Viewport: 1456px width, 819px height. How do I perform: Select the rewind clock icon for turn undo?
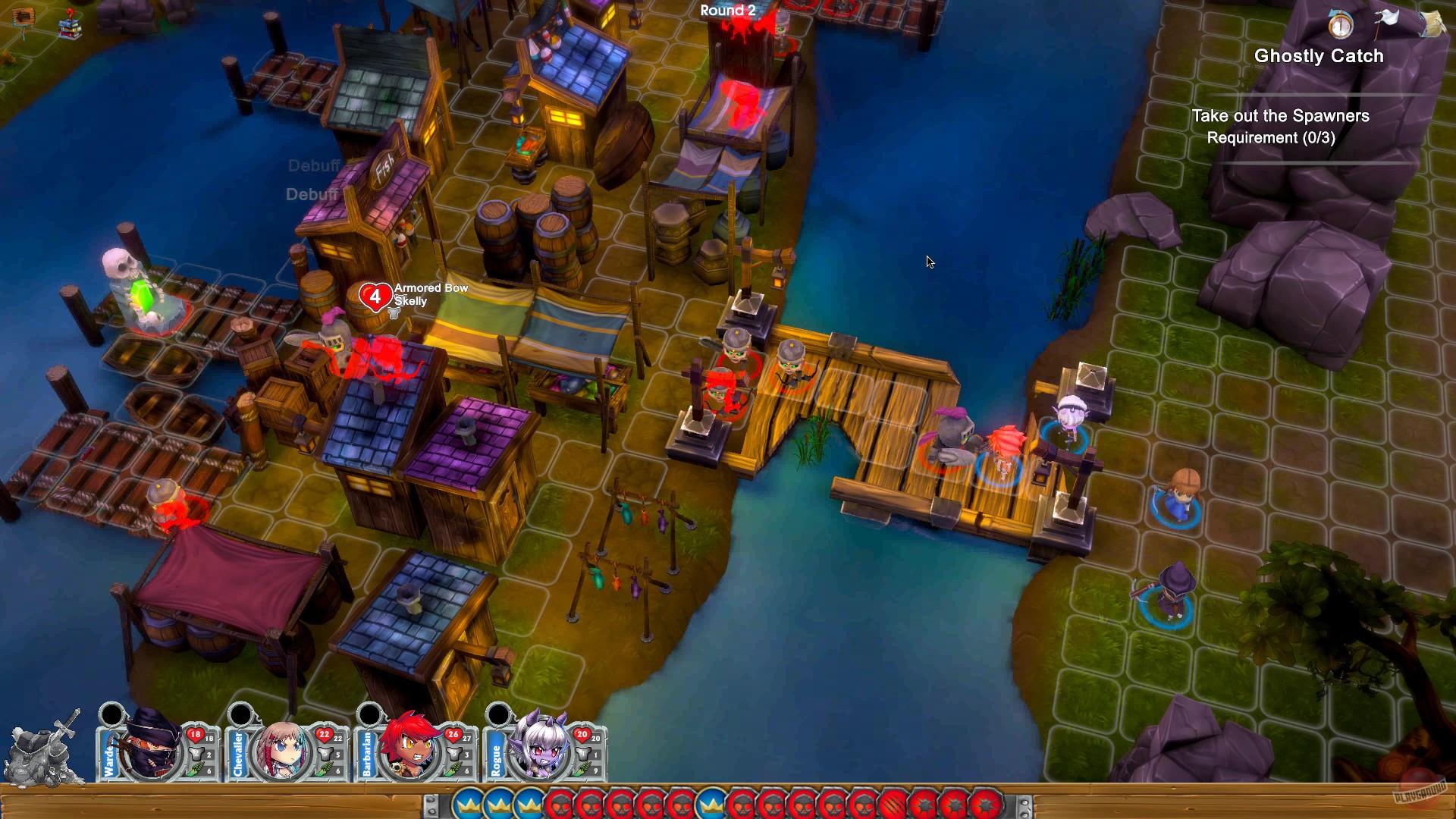point(1339,25)
